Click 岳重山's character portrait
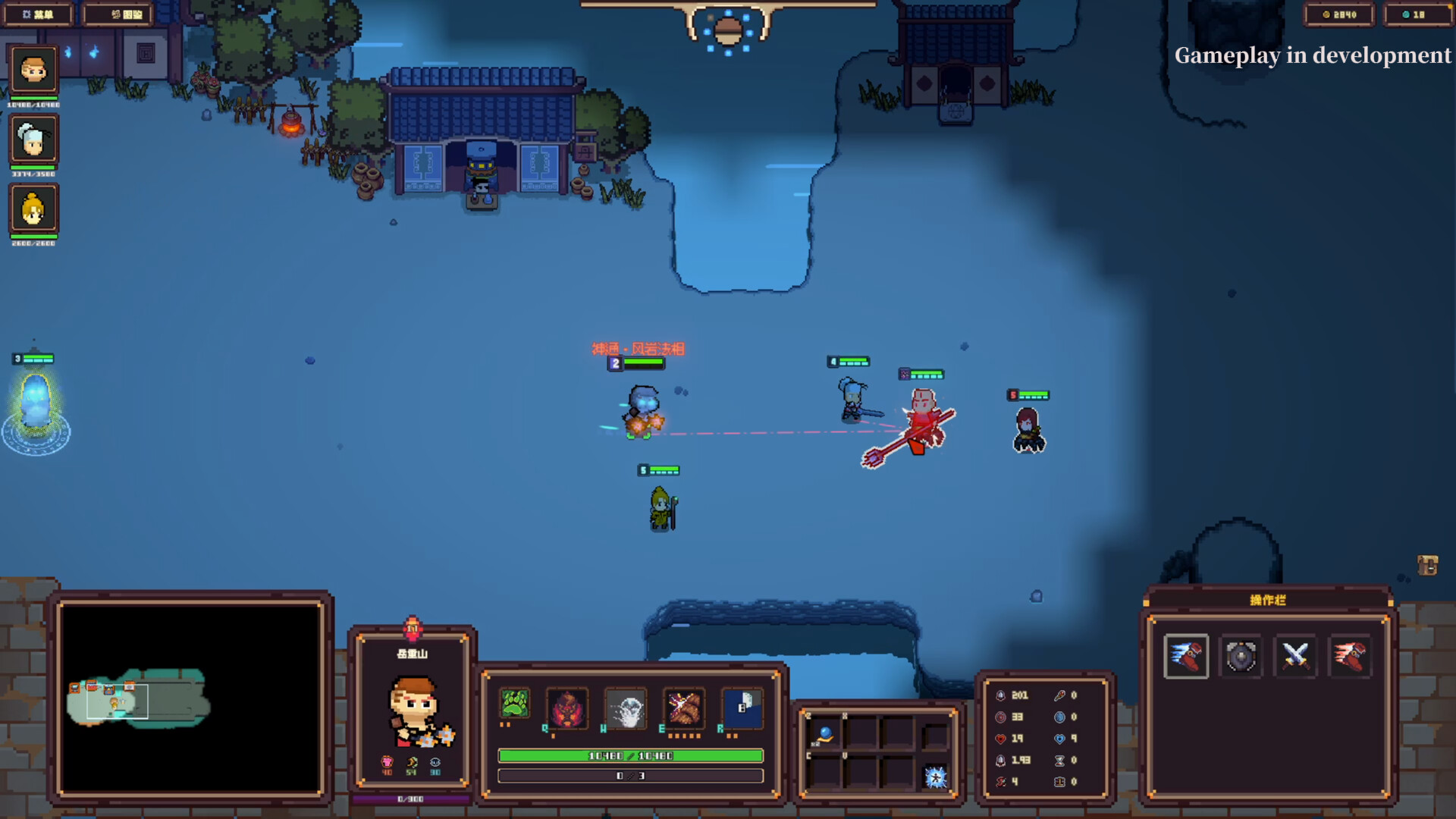The image size is (1456, 819). (x=413, y=708)
